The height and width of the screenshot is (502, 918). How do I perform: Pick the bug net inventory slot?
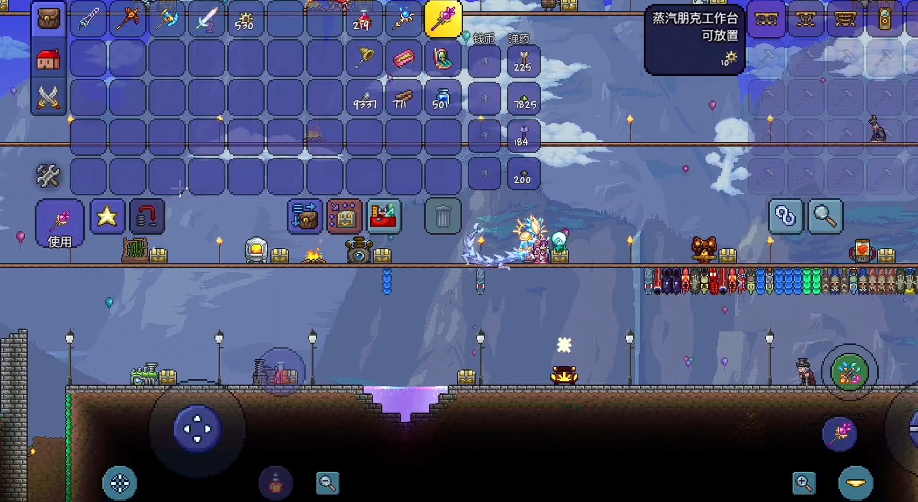[x=364, y=58]
